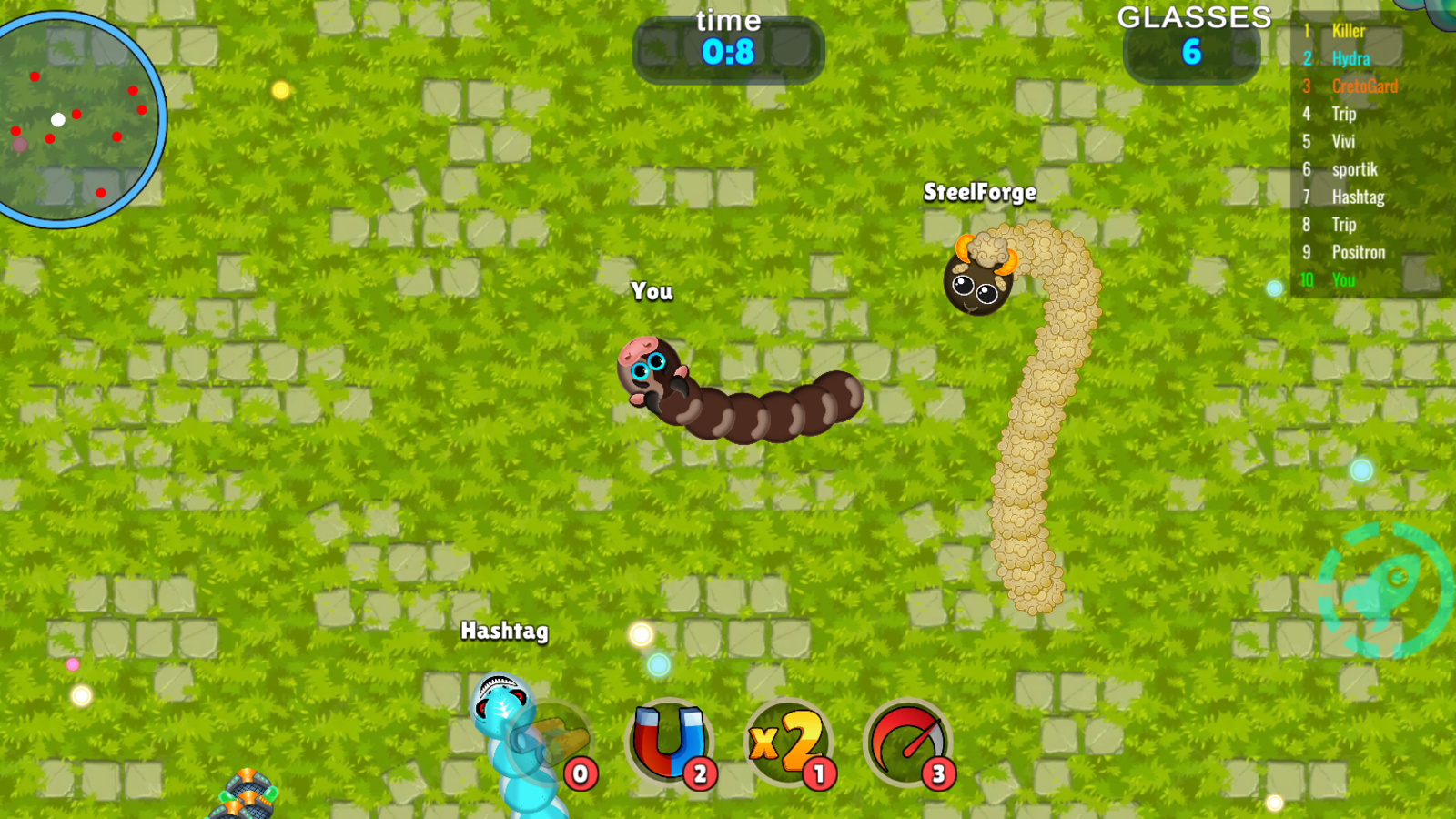This screenshot has height=819, width=1456.
Task: Select Hydra on the leaderboard
Action: [x=1350, y=57]
